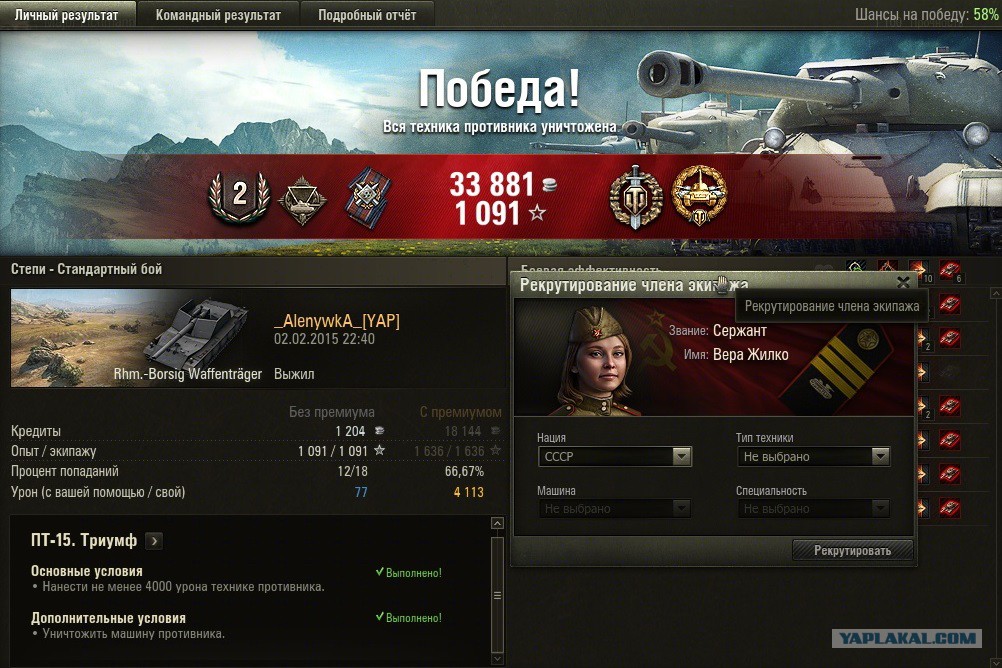Expand the ПТ-15. Триумф mission arrow
Screen dimensions: 1002x668
pyautogui.click(x=153, y=541)
